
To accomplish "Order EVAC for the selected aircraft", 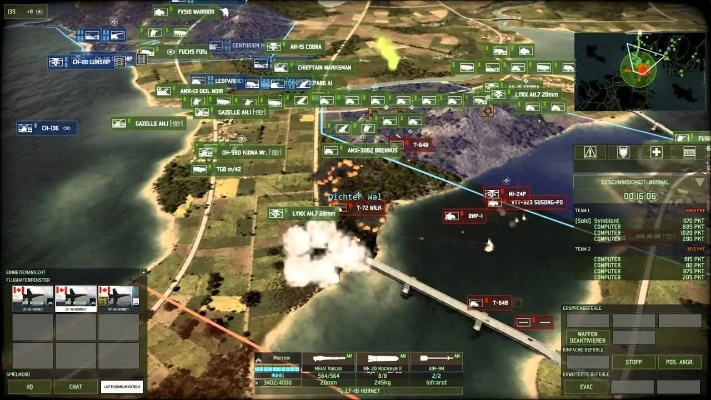I will 588,386.
